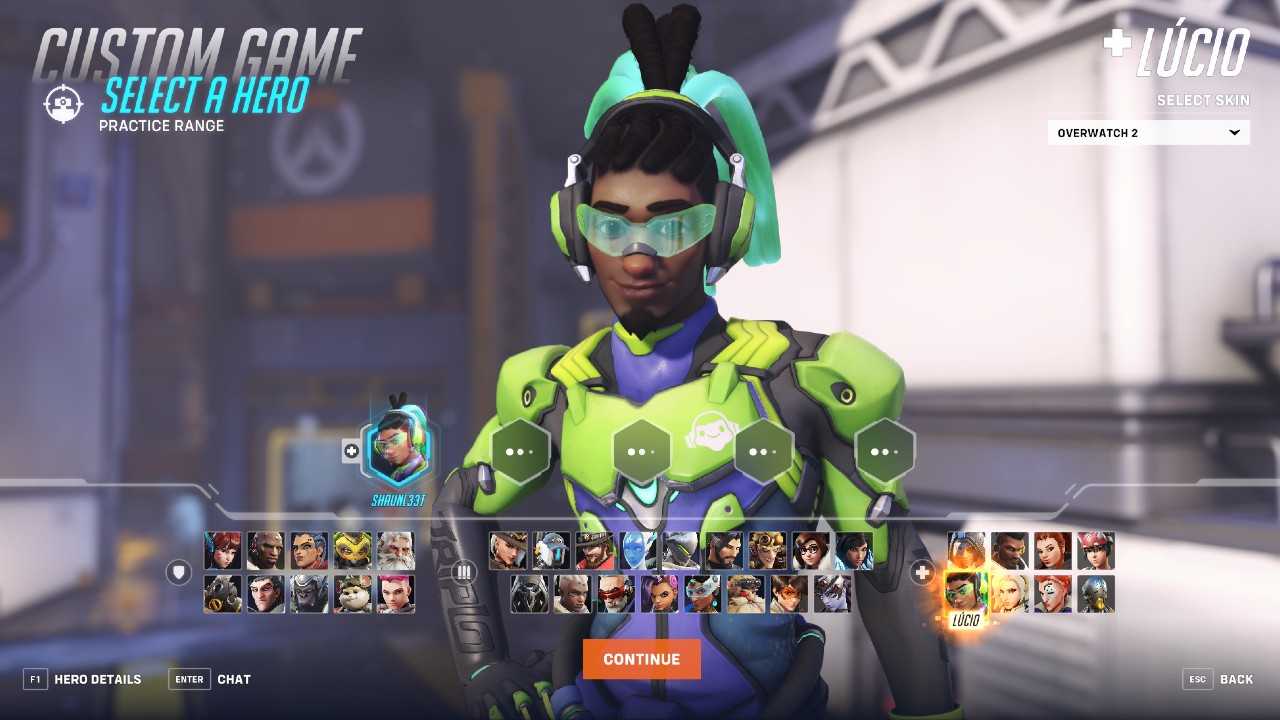The image size is (1280, 720).
Task: Choose Baptiste from the support heroes
Action: 1009,551
